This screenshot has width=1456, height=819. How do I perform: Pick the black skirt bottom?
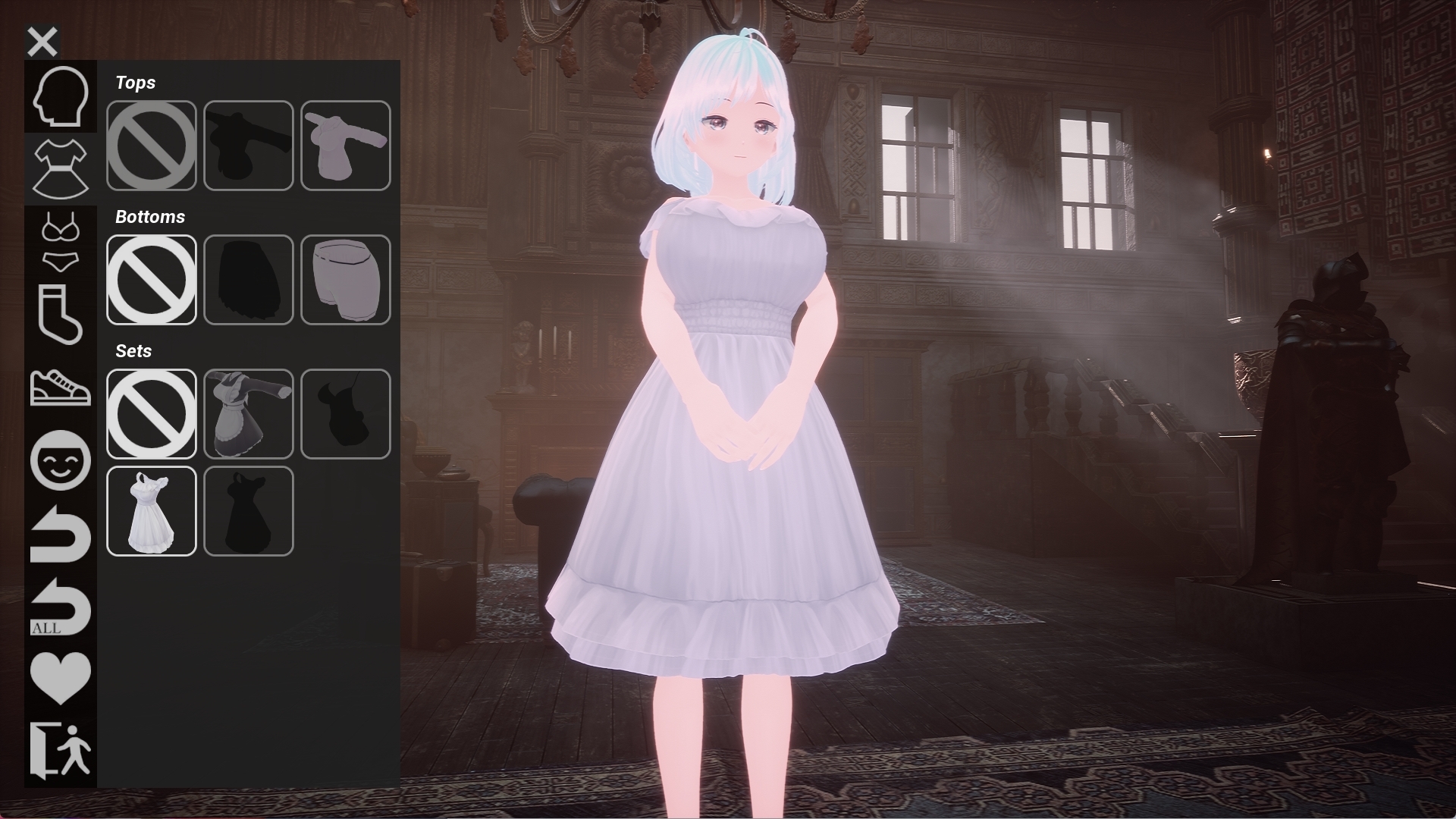click(249, 280)
